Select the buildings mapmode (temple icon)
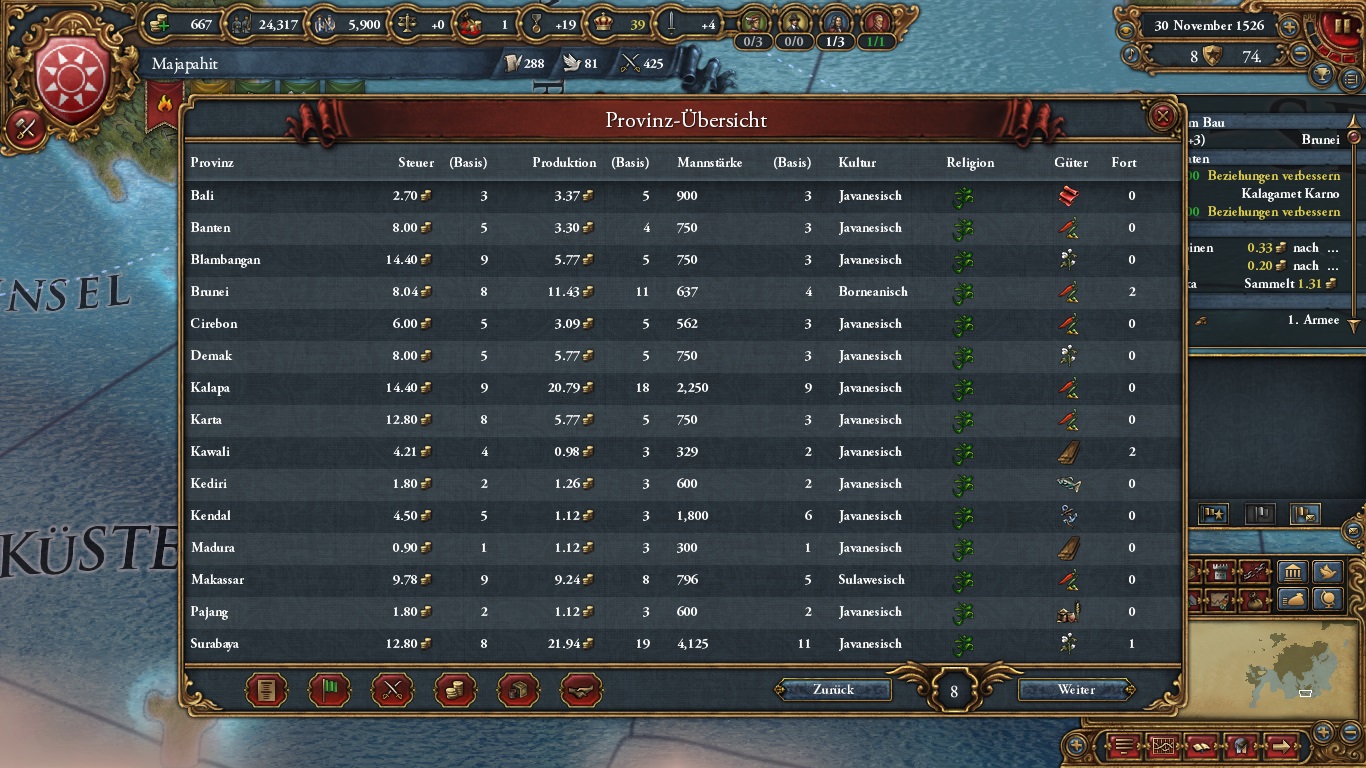1366x768 pixels. [x=1292, y=571]
